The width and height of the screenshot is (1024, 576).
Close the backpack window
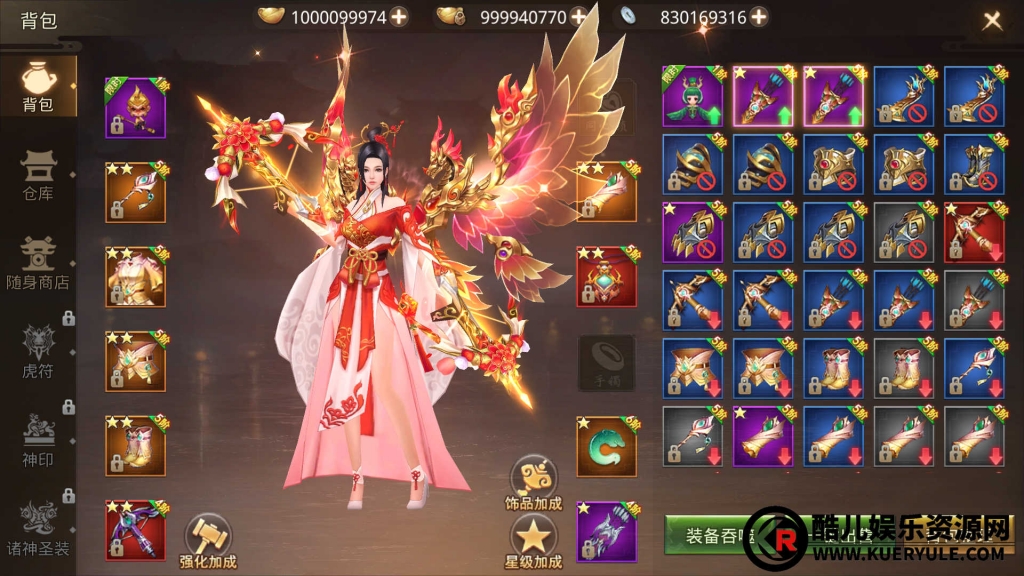[x=992, y=20]
